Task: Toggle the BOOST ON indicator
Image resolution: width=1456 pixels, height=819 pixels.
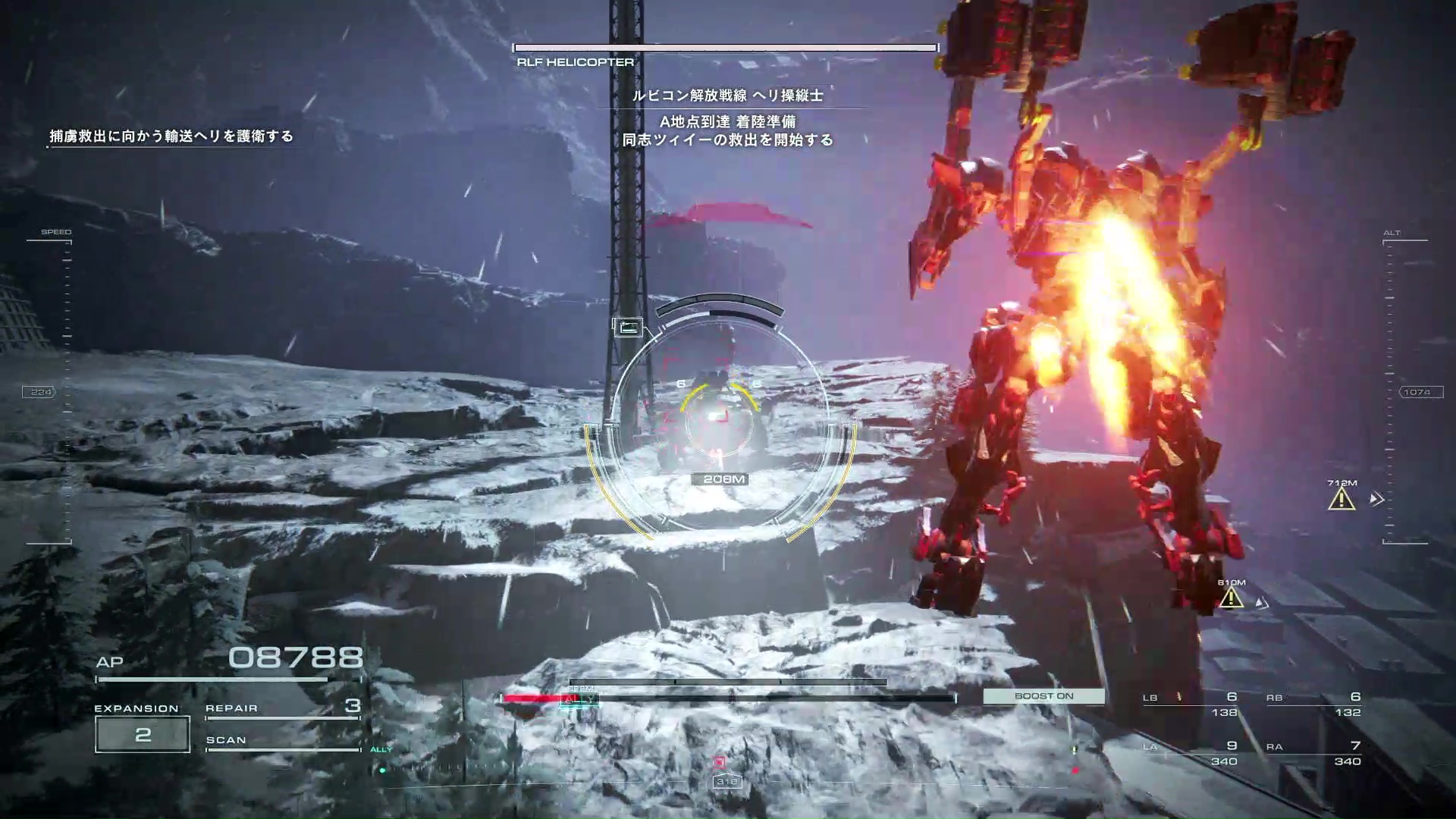Action: 1043,696
